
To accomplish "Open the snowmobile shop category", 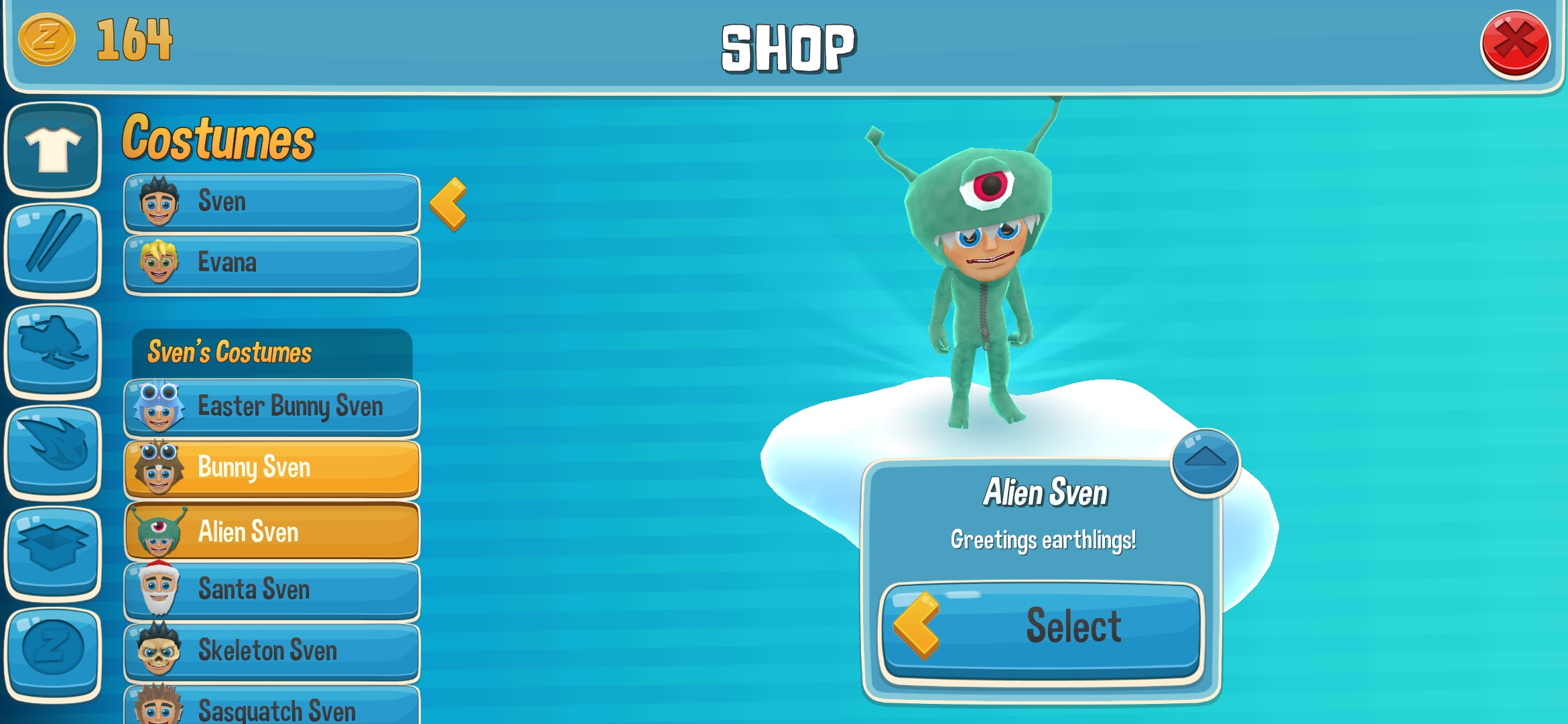I will (53, 349).
